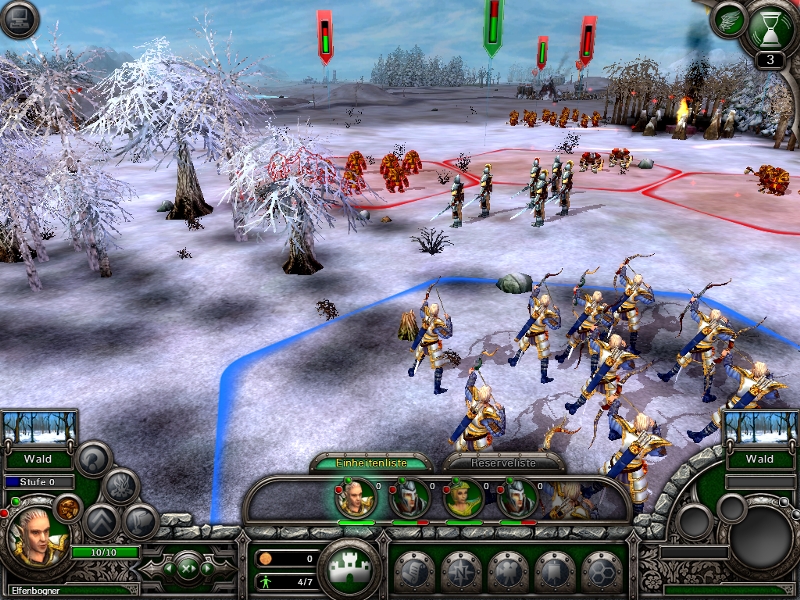The width and height of the screenshot is (800, 600).
Task: Click the double chevron rank button
Action: (101, 521)
